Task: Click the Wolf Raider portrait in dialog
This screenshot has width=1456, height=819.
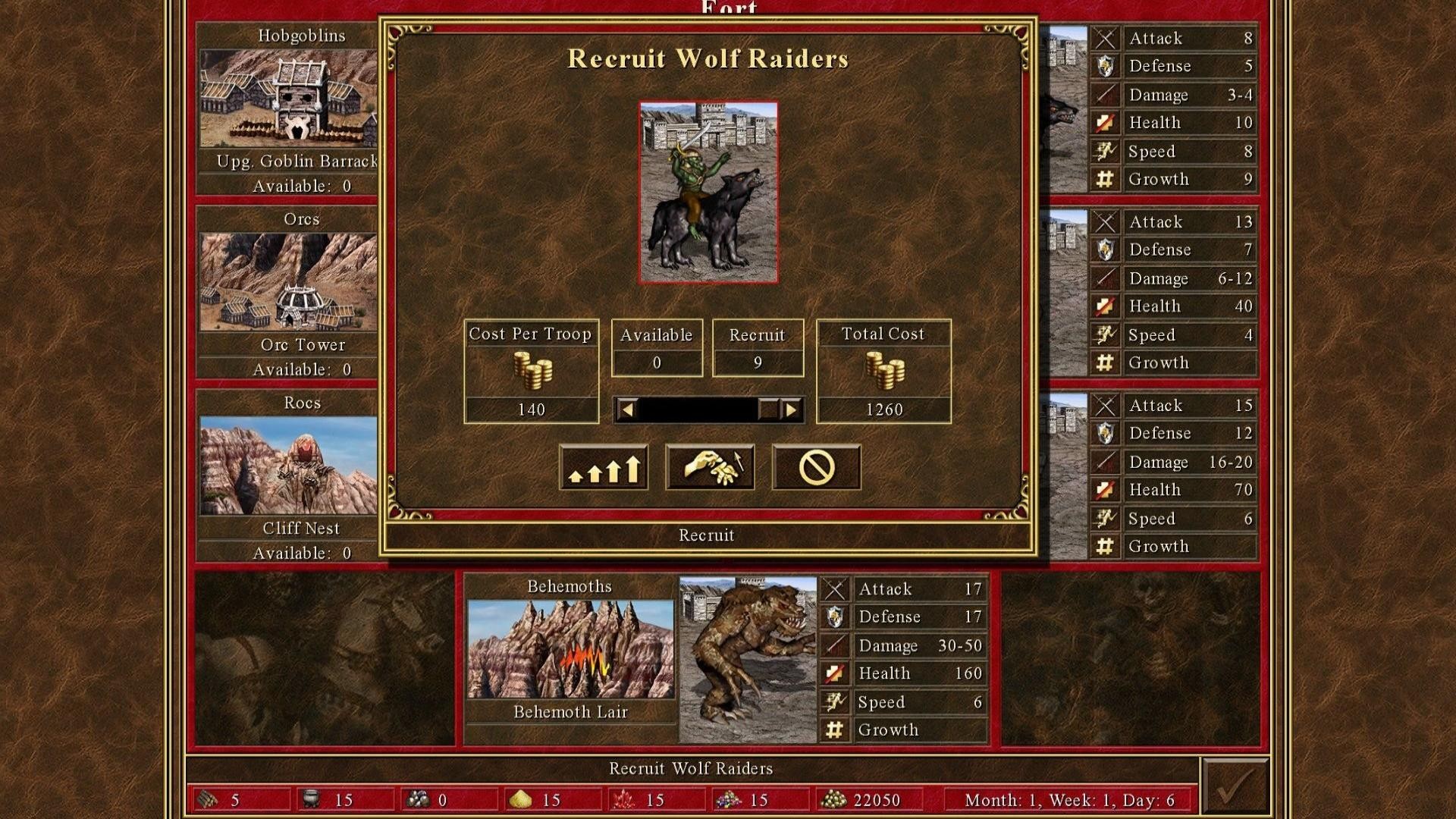Action: click(x=708, y=193)
